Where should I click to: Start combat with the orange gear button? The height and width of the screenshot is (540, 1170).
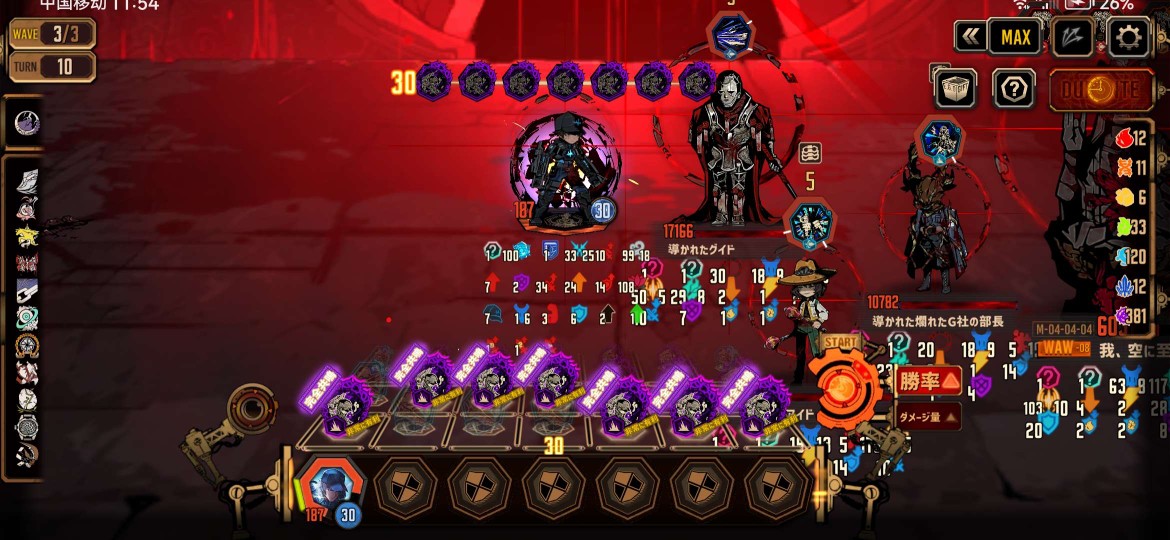click(x=845, y=386)
